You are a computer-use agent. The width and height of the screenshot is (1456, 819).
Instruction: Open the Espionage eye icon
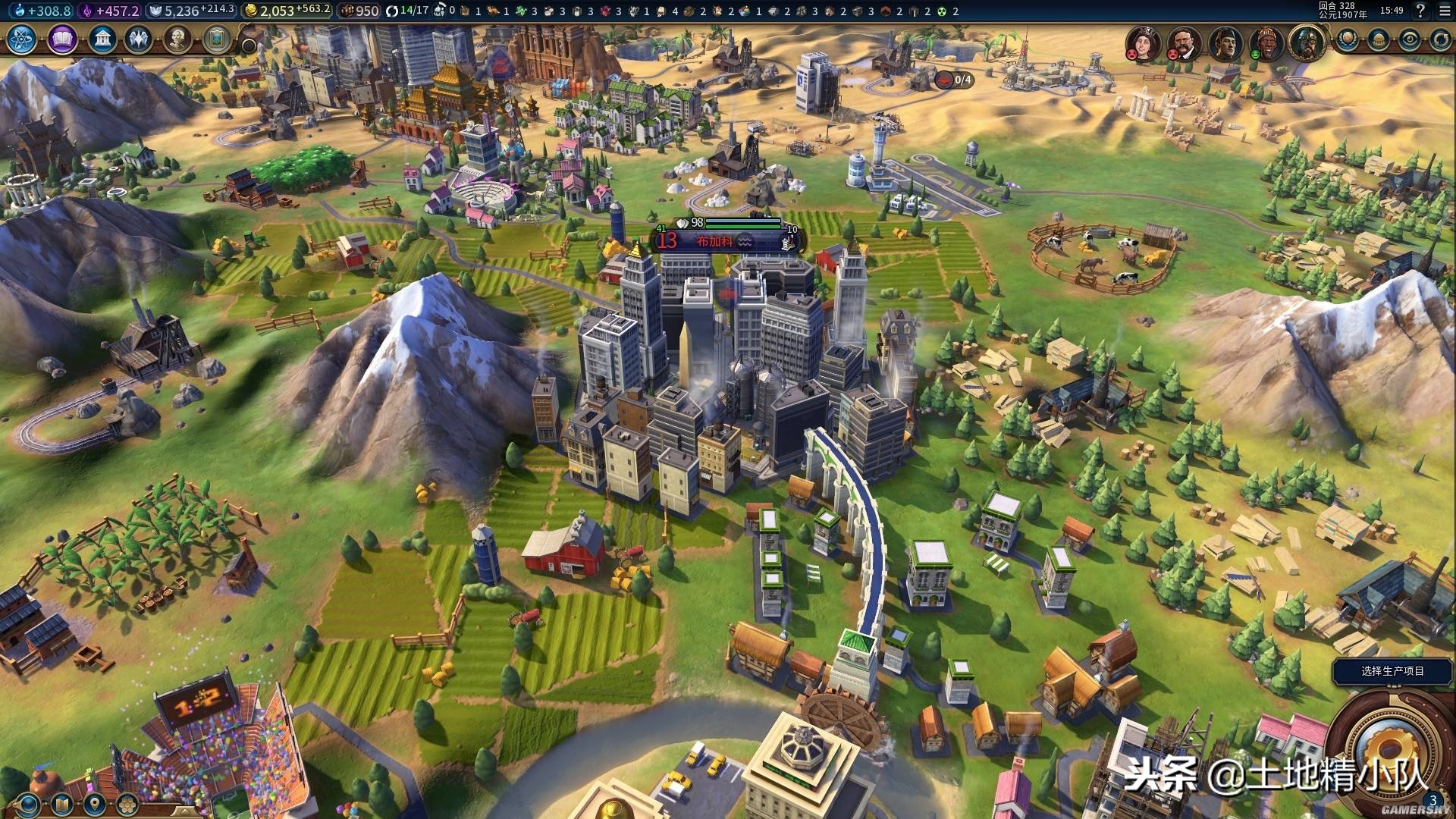[1410, 39]
